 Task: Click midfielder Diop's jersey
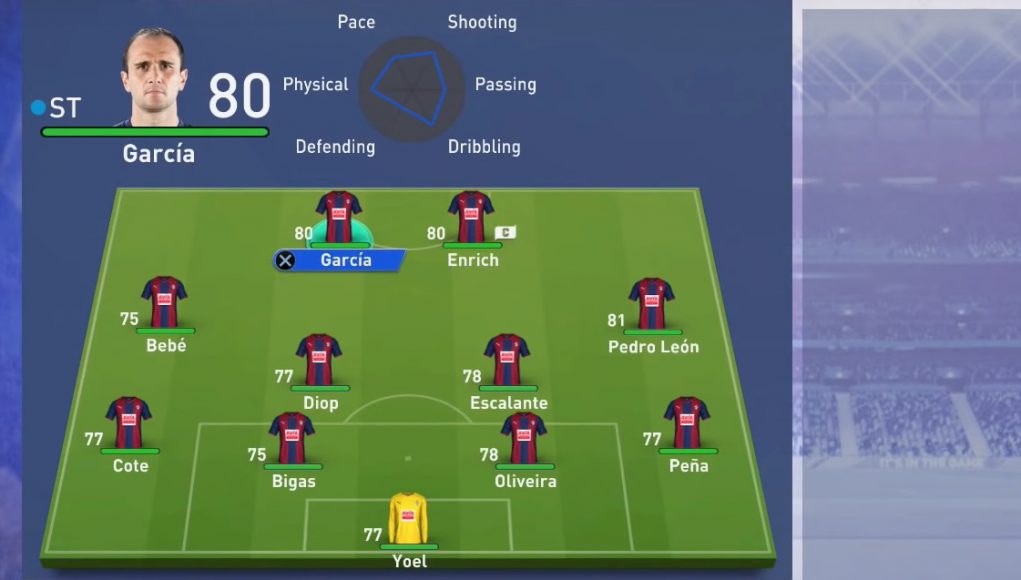319,360
